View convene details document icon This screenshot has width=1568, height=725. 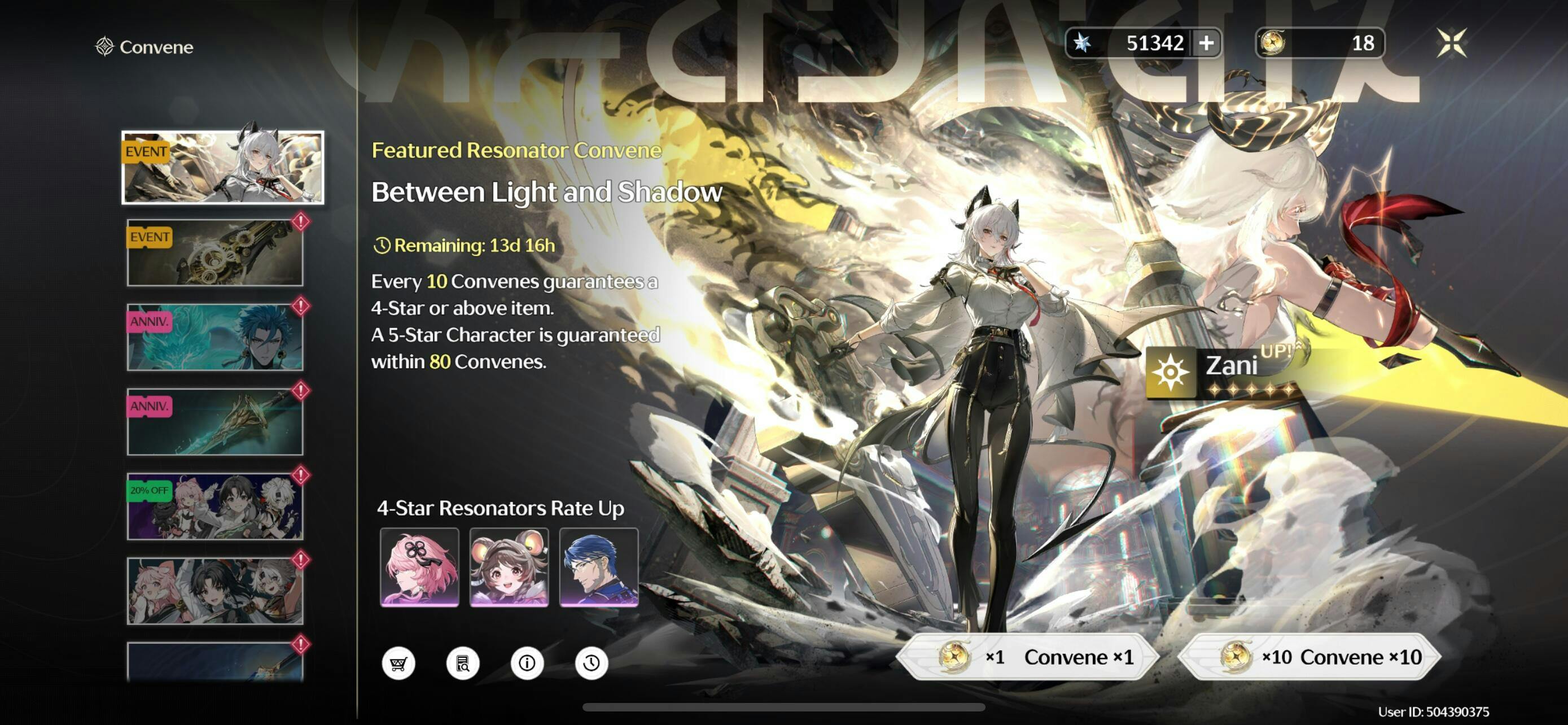(x=463, y=663)
